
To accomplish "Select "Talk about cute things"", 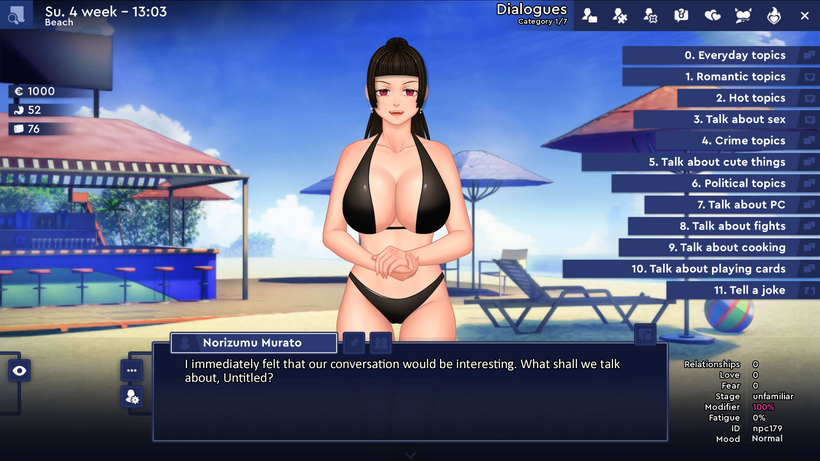I will [716, 162].
